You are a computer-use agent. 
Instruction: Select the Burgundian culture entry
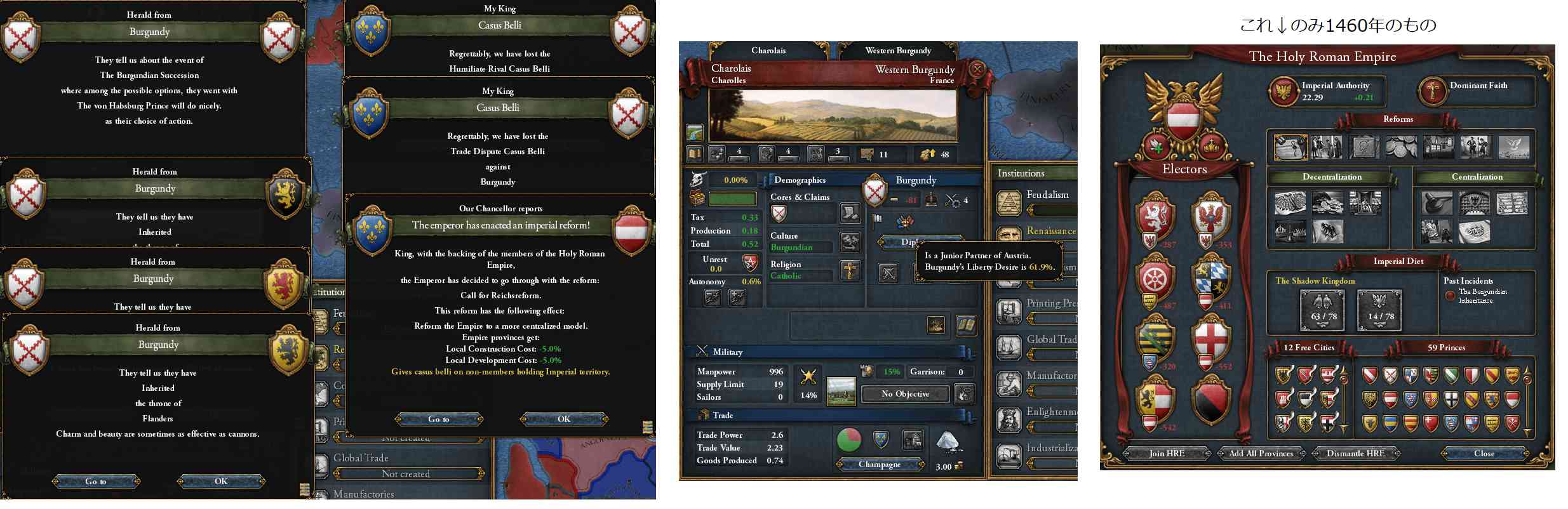(792, 248)
